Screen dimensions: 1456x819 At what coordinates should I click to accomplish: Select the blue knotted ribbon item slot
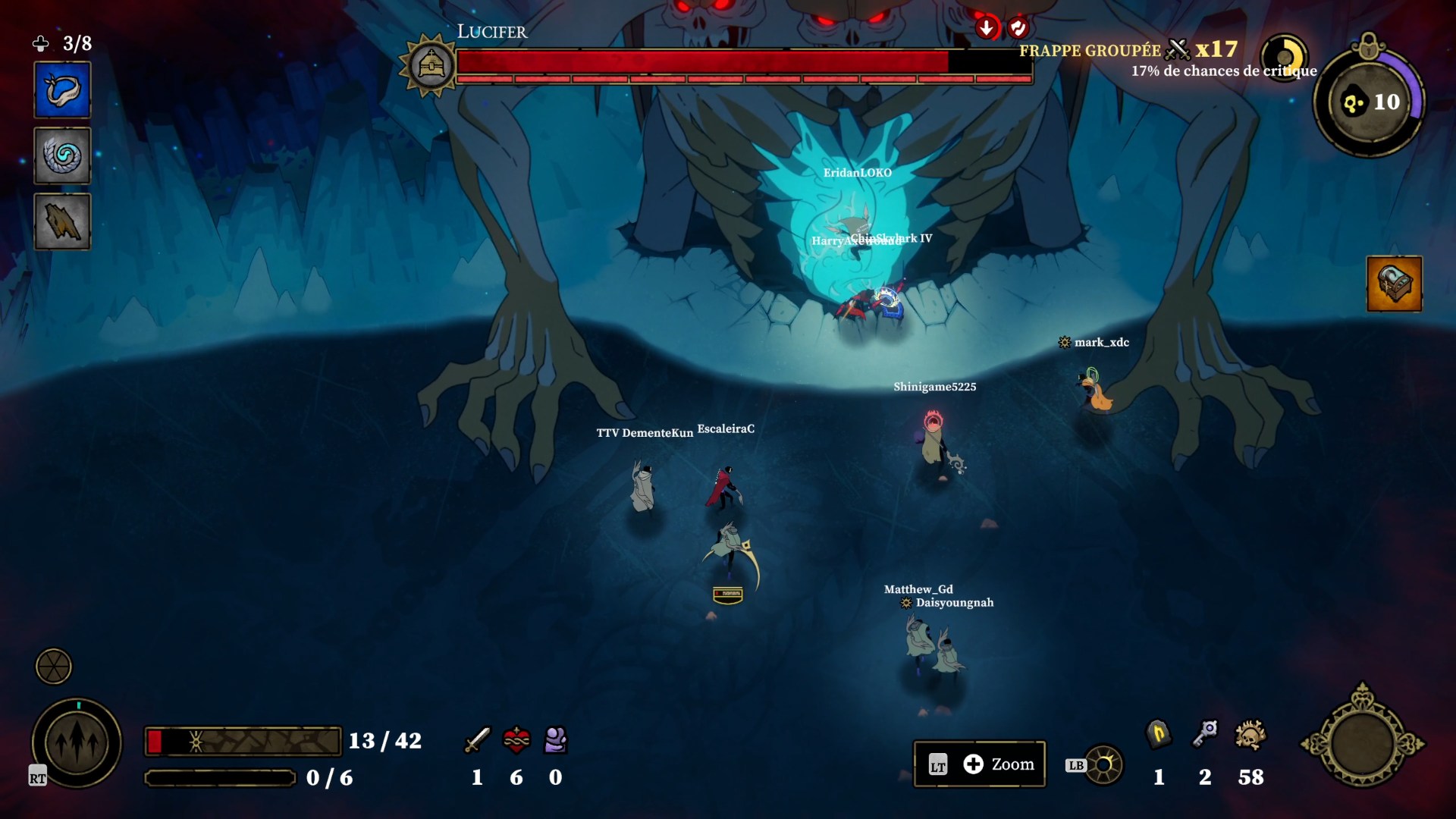click(62, 90)
